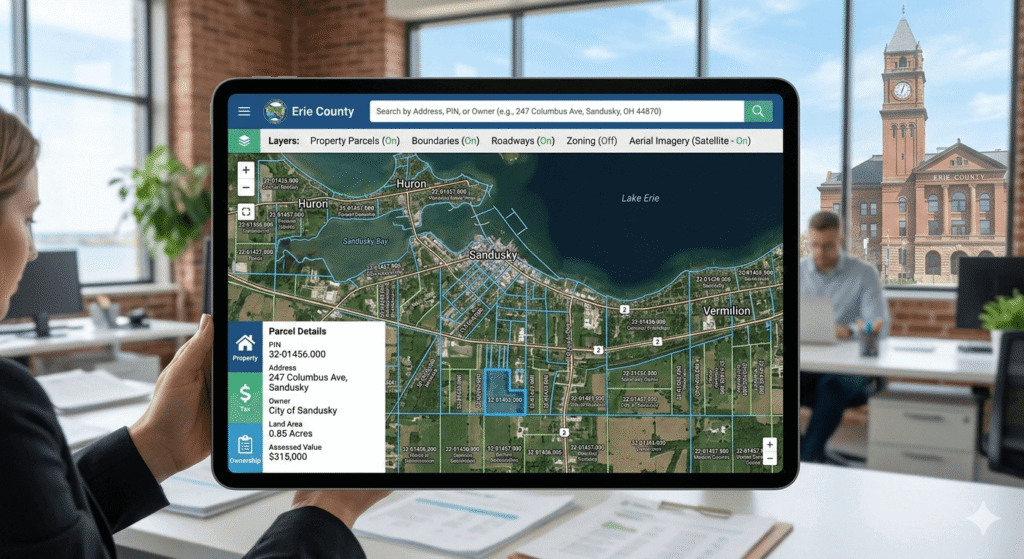Image resolution: width=1024 pixels, height=559 pixels.
Task: Open the Tax tab
Action: 245,398
